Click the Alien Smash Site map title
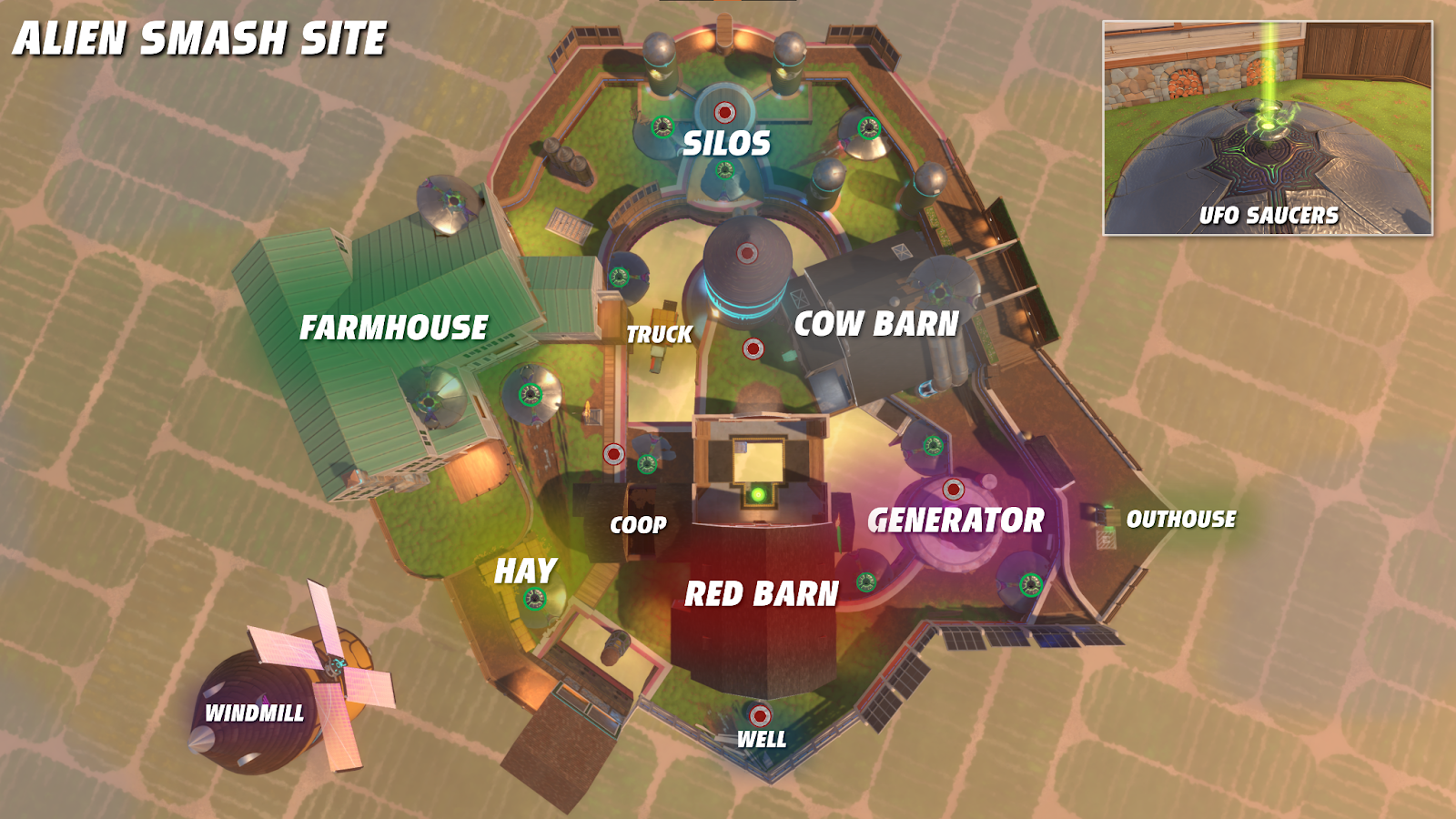1456x819 pixels. coord(200,39)
